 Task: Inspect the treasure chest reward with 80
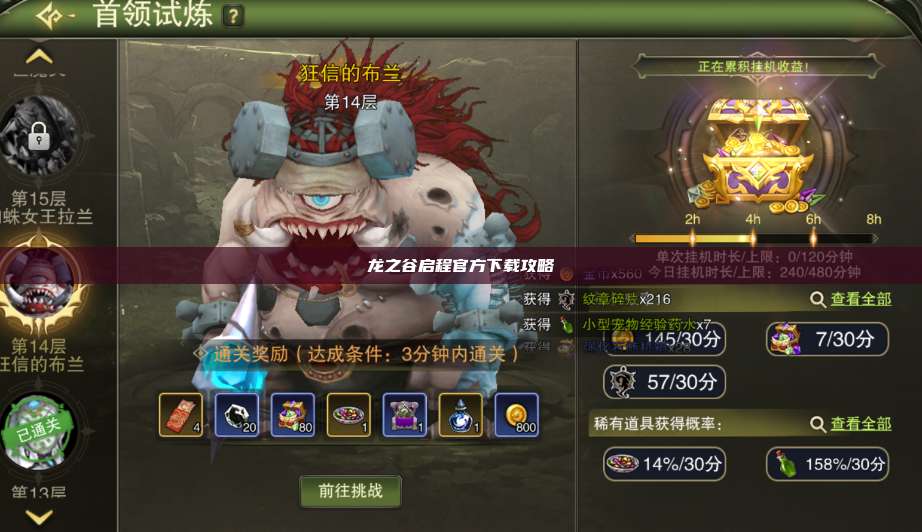pyautogui.click(x=293, y=415)
